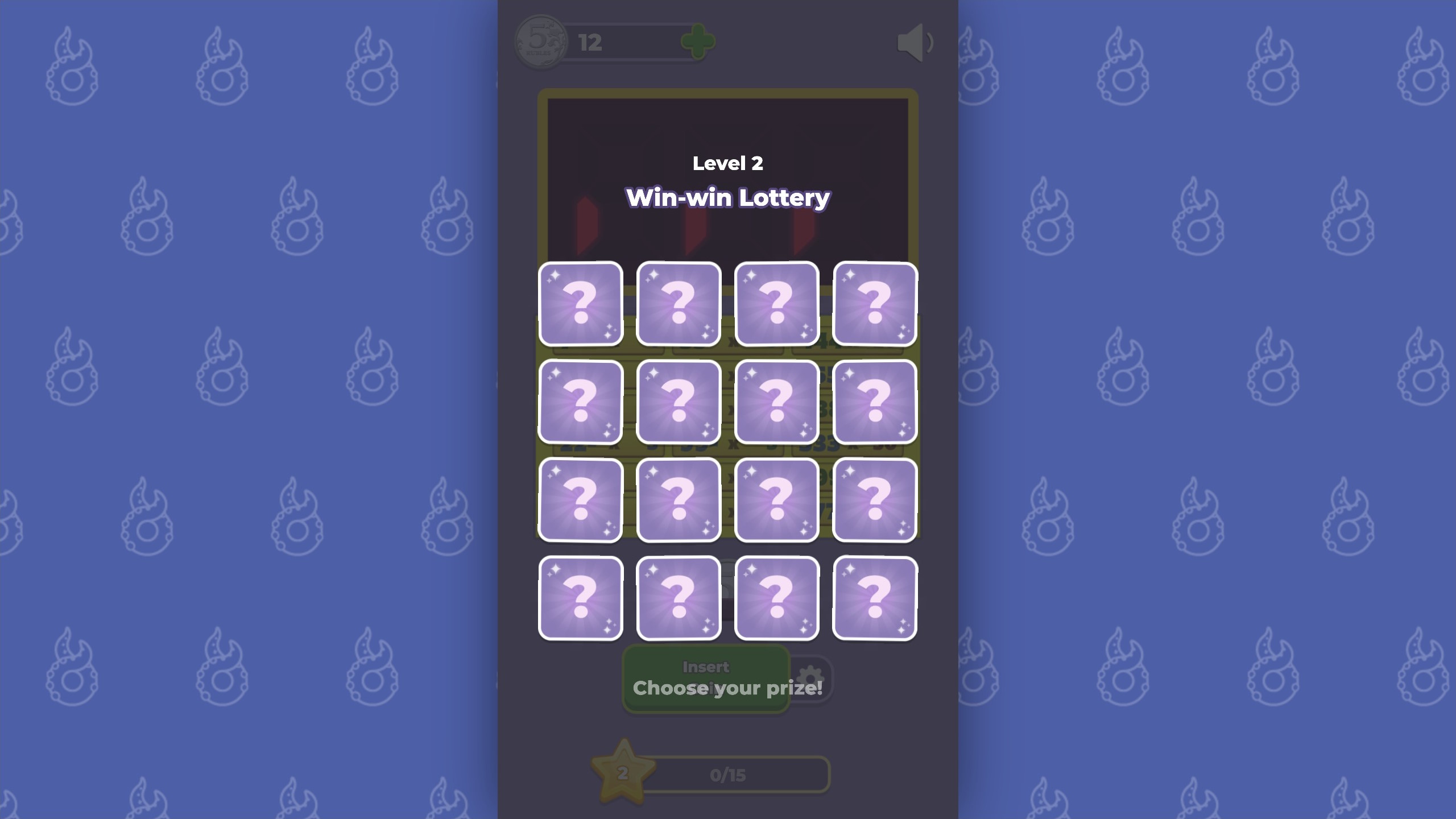The height and width of the screenshot is (819, 1456).
Task: Select the top-right mystery prize card
Action: click(x=875, y=305)
